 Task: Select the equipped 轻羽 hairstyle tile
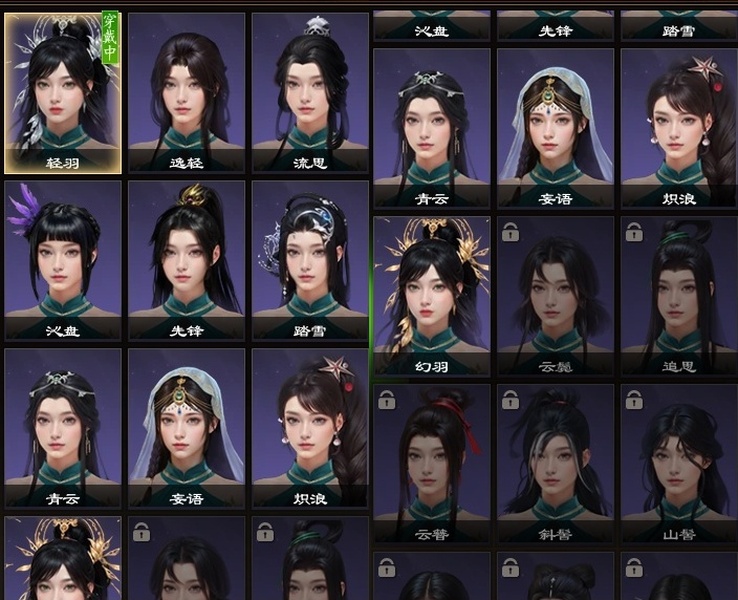click(63, 92)
